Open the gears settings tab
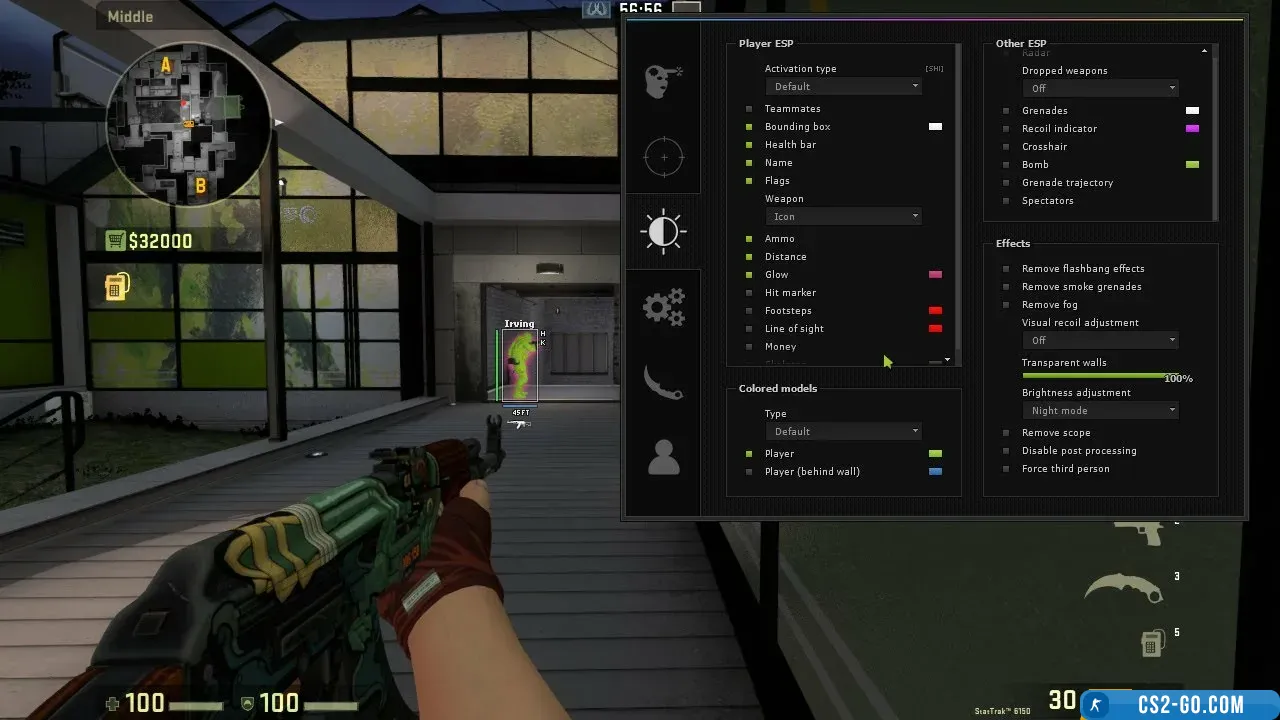Viewport: 1280px width, 720px height. click(662, 307)
